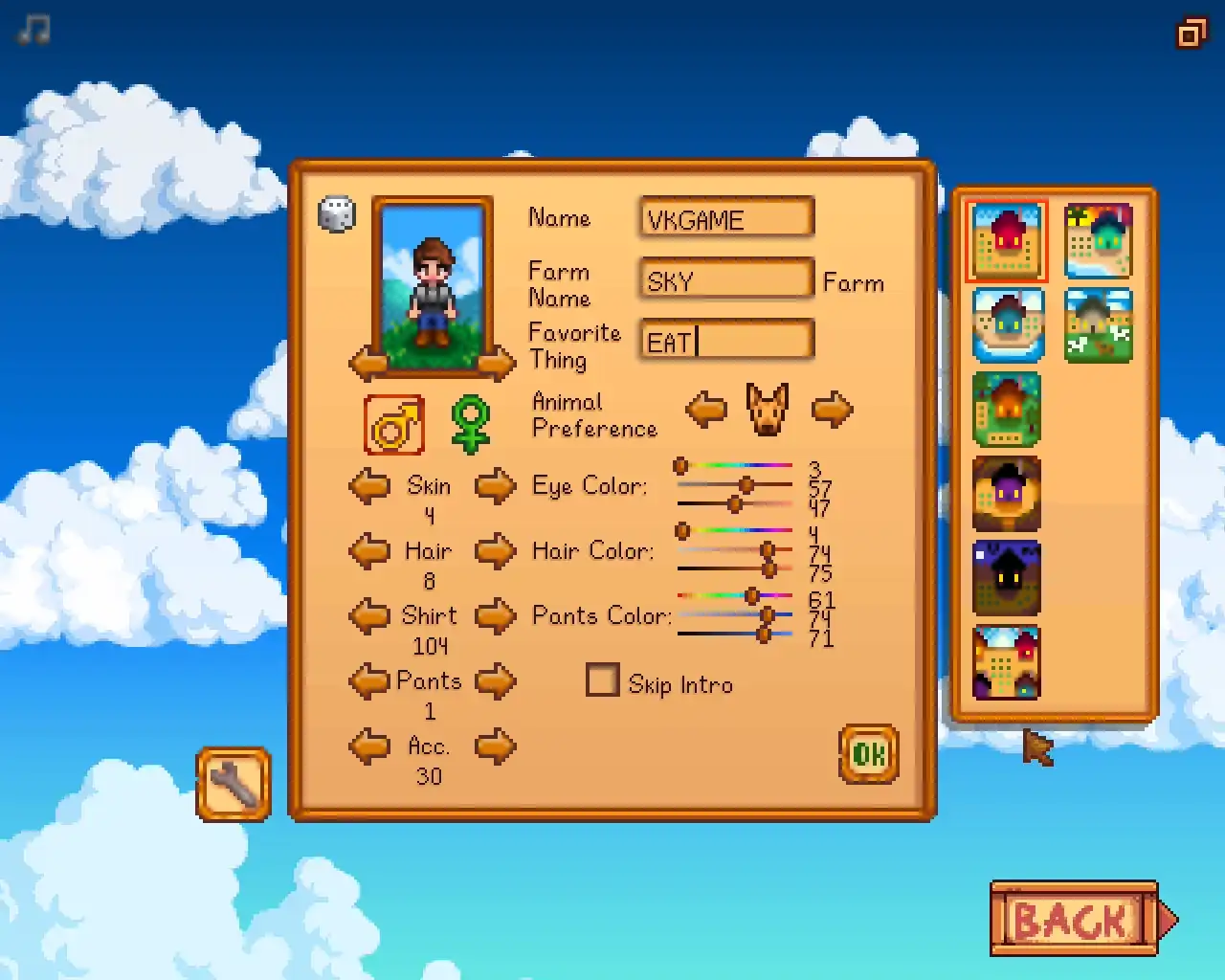Edit the character Name field
The image size is (1225, 980).
(x=726, y=218)
